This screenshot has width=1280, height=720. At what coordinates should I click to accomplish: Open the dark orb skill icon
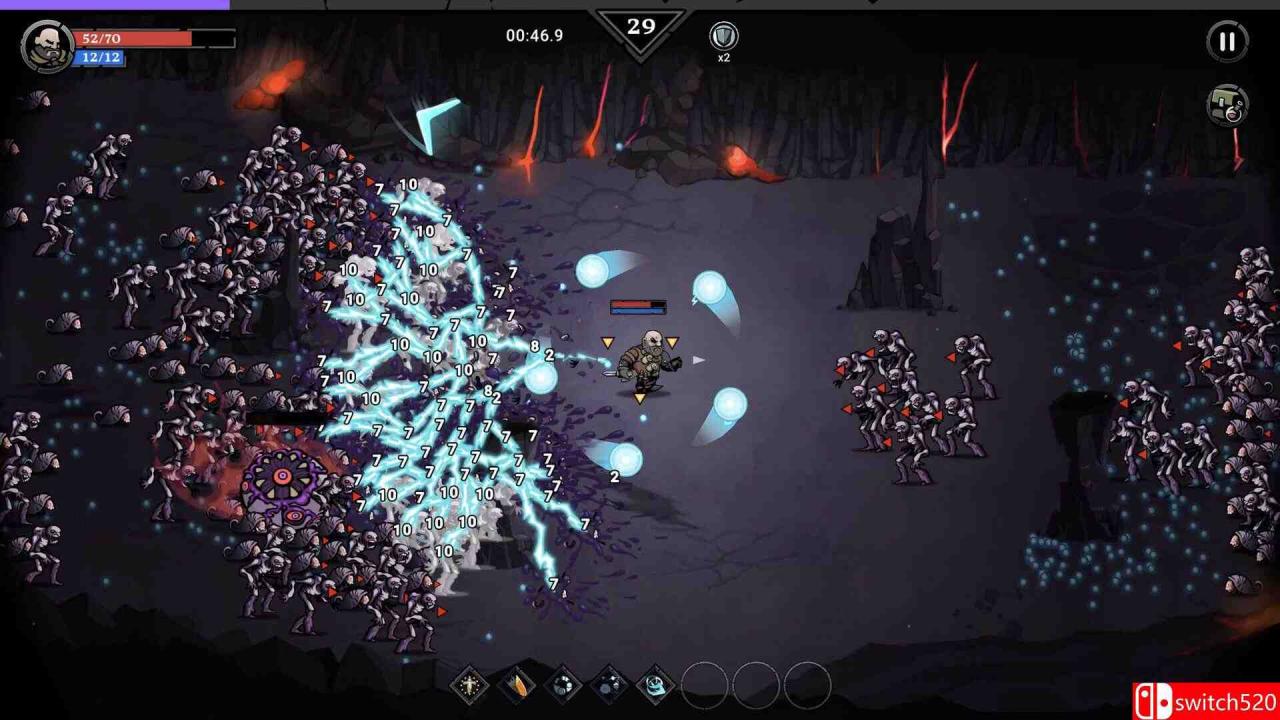563,684
